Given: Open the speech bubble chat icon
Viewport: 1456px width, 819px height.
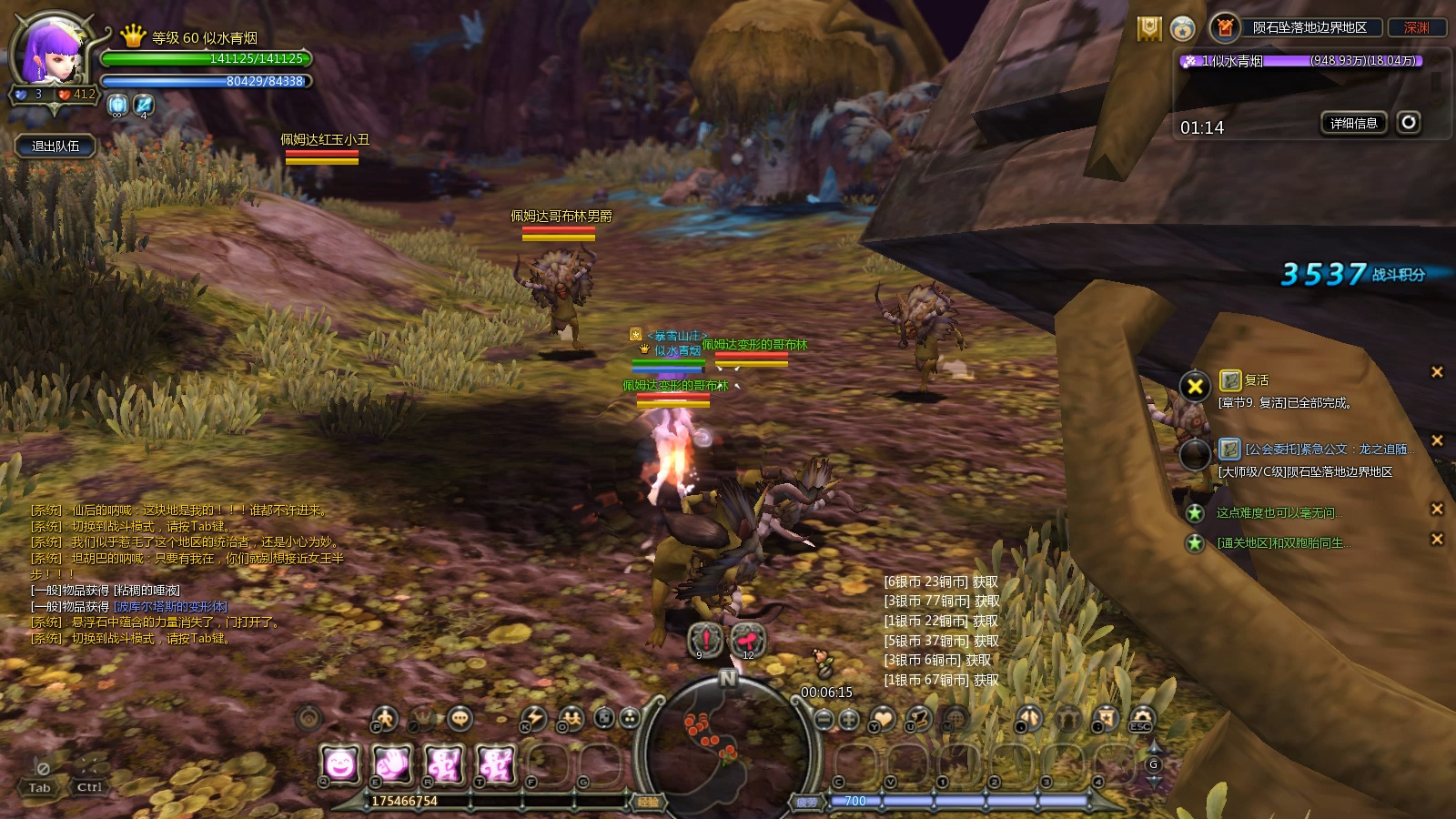Looking at the screenshot, I should pos(460,719).
